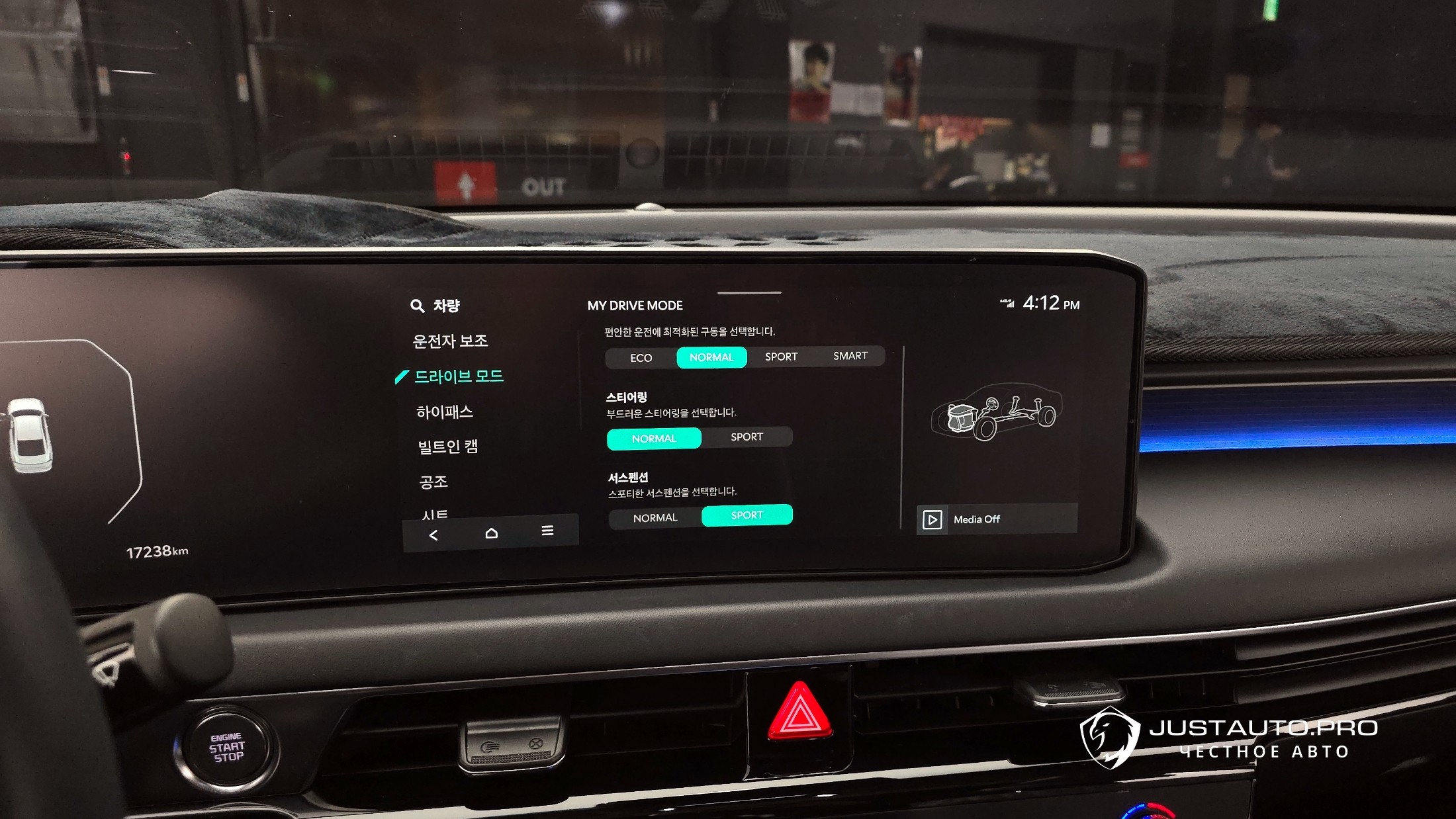Screen dimensions: 1456x819
Task: Choose NORMAL in the top drive mode row
Action: (711, 357)
